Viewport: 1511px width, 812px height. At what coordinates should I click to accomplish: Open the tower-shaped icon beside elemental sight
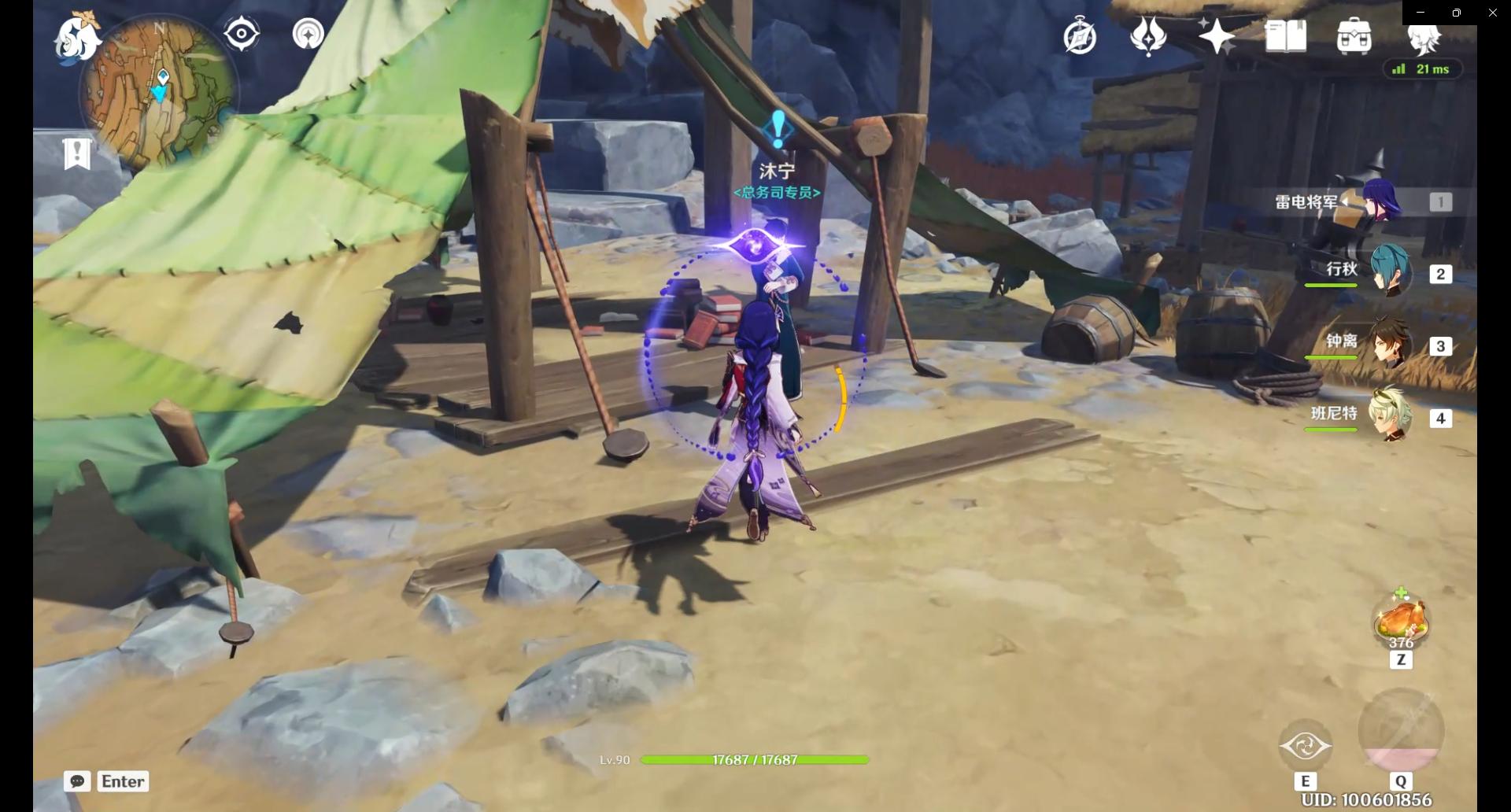(x=308, y=35)
